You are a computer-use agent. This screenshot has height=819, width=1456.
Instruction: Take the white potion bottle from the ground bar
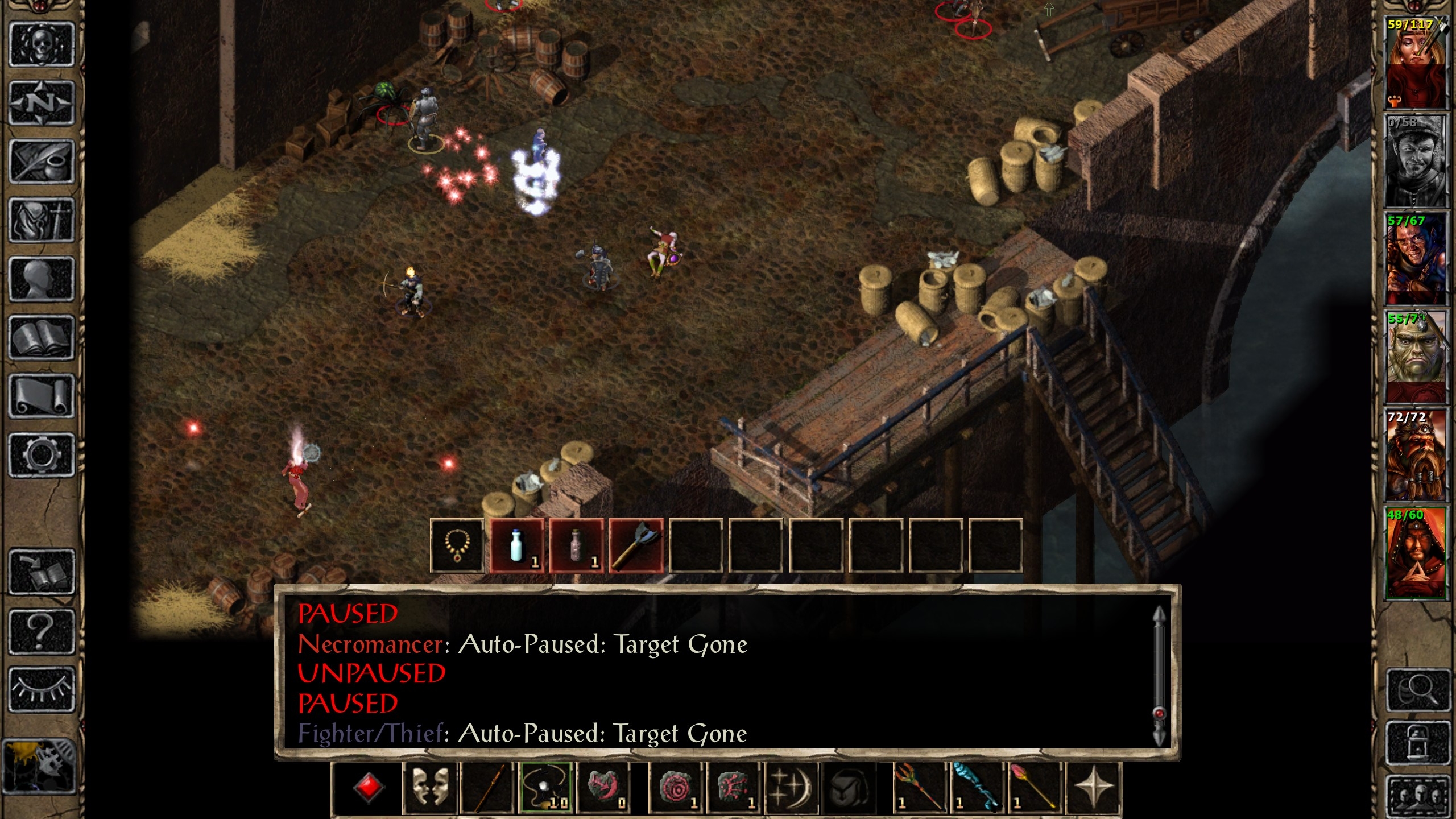517,546
